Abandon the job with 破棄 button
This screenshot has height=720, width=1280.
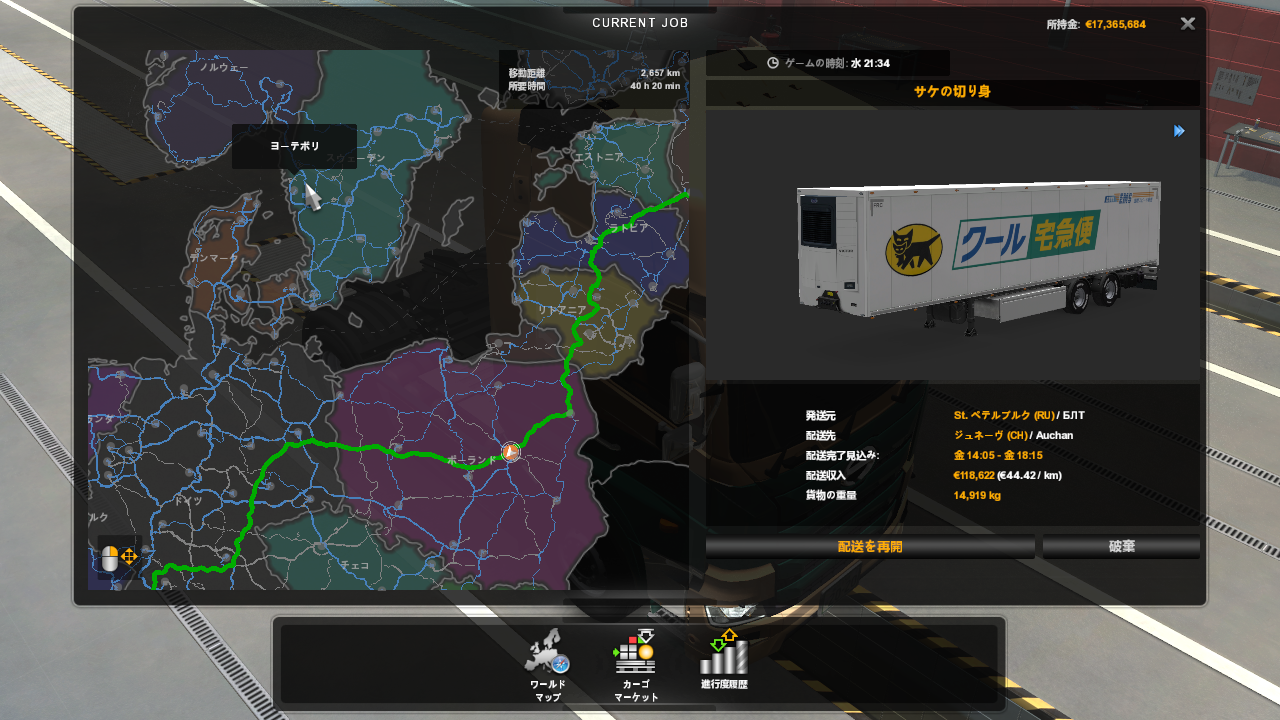pos(1121,547)
